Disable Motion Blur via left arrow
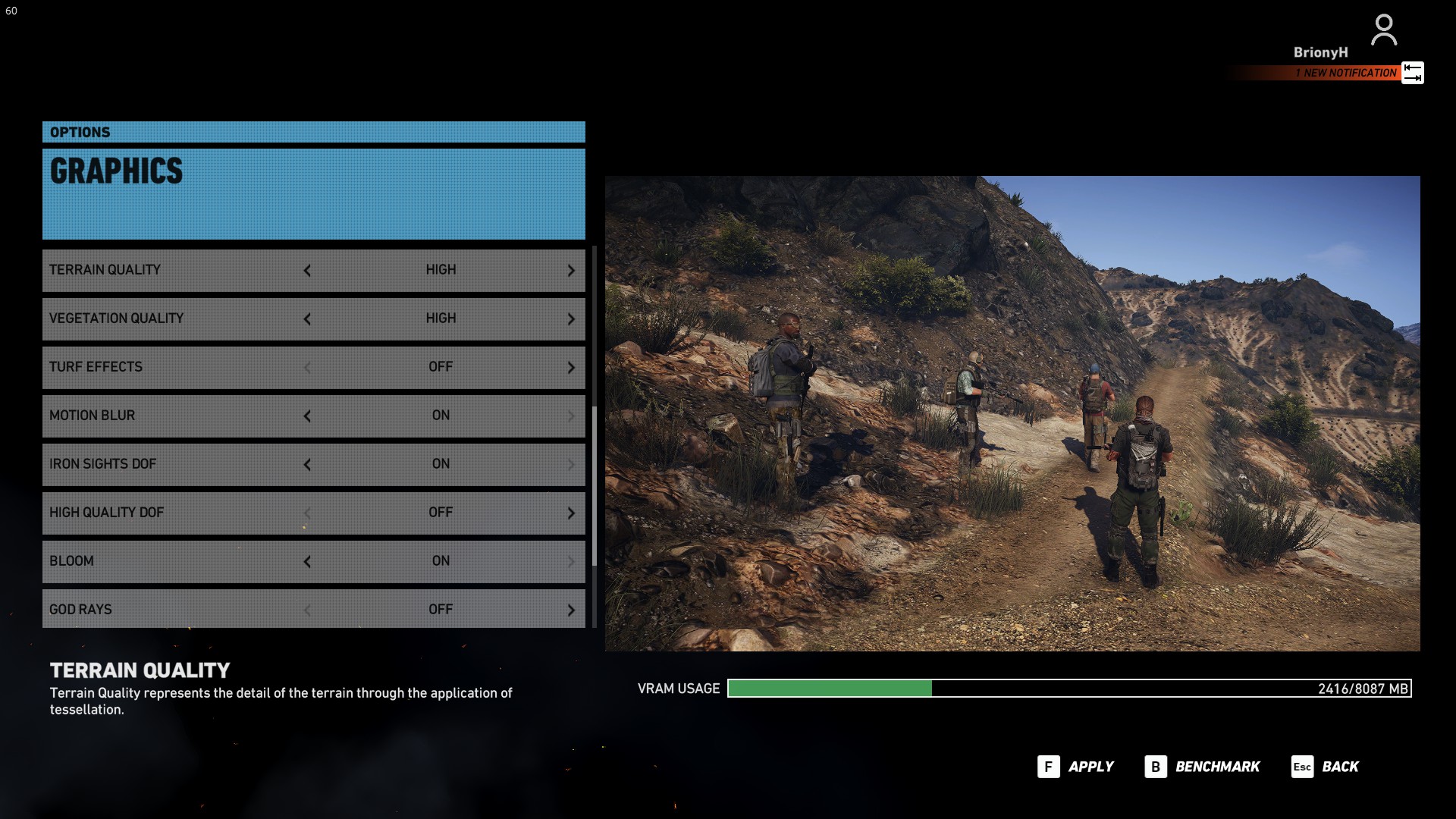 coord(307,416)
